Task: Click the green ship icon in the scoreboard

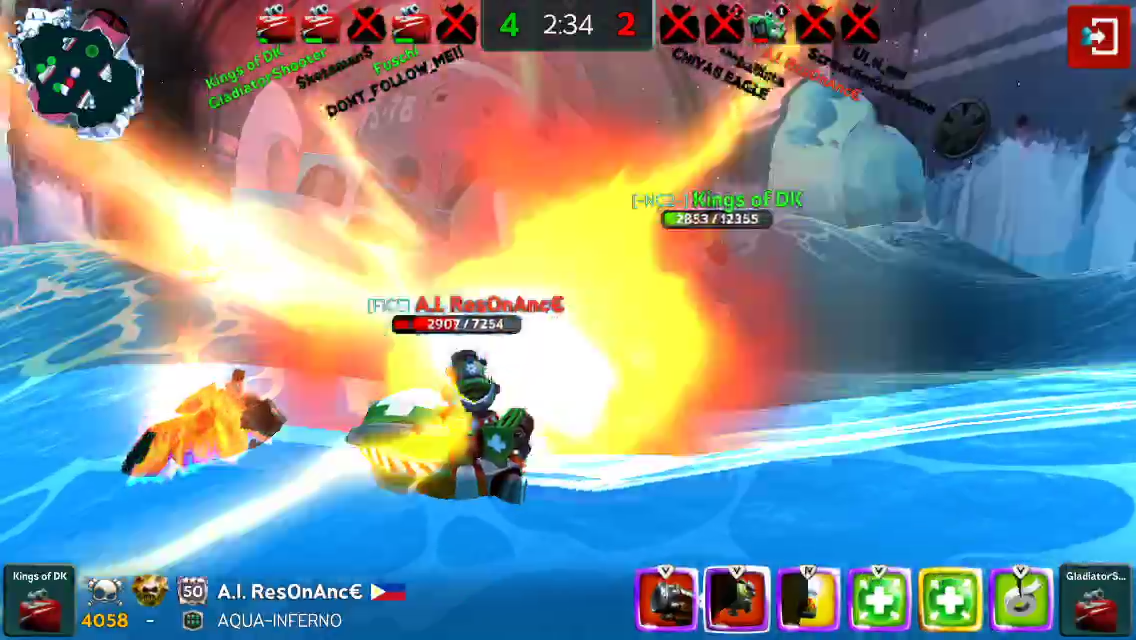Action: pyautogui.click(x=768, y=25)
